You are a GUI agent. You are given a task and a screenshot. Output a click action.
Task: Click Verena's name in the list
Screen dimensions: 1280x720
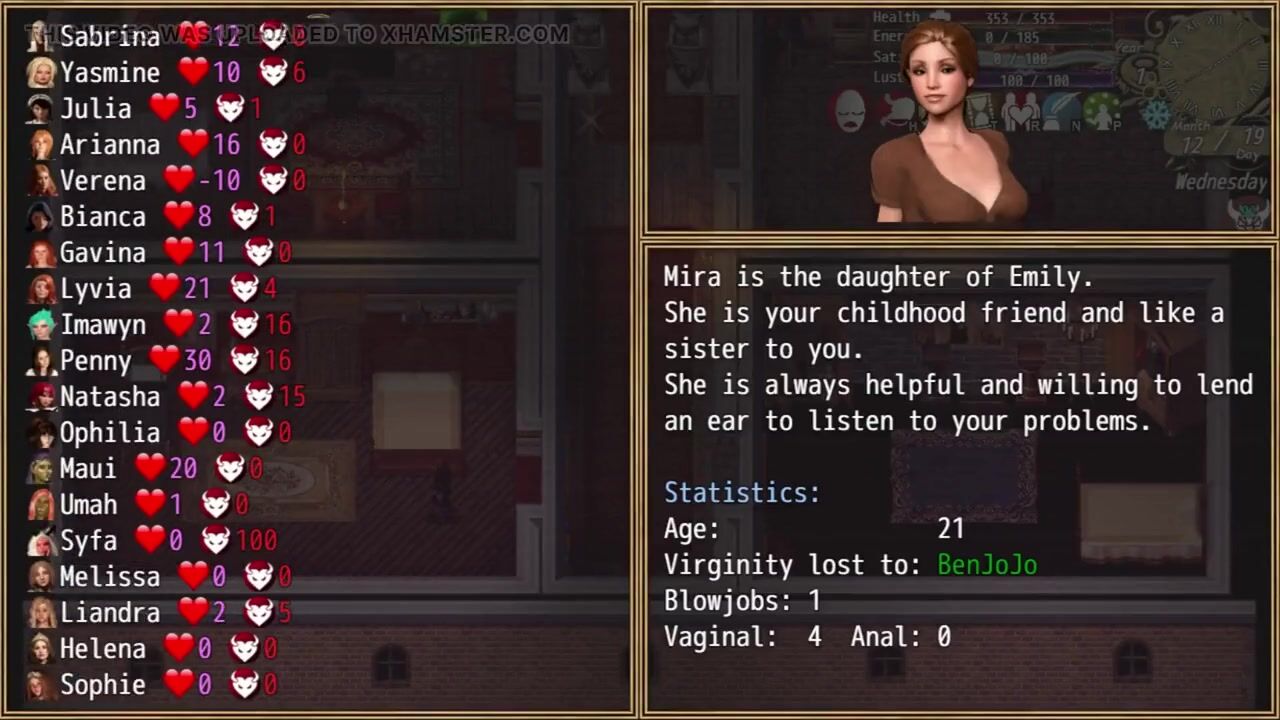point(102,181)
